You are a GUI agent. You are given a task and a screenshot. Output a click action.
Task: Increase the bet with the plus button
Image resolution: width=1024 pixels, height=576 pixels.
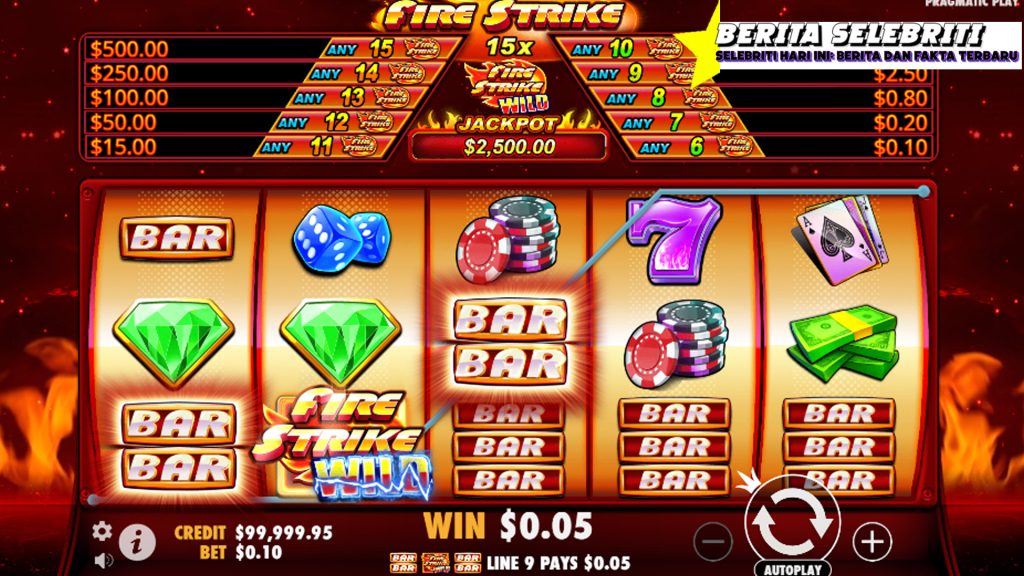click(x=872, y=542)
